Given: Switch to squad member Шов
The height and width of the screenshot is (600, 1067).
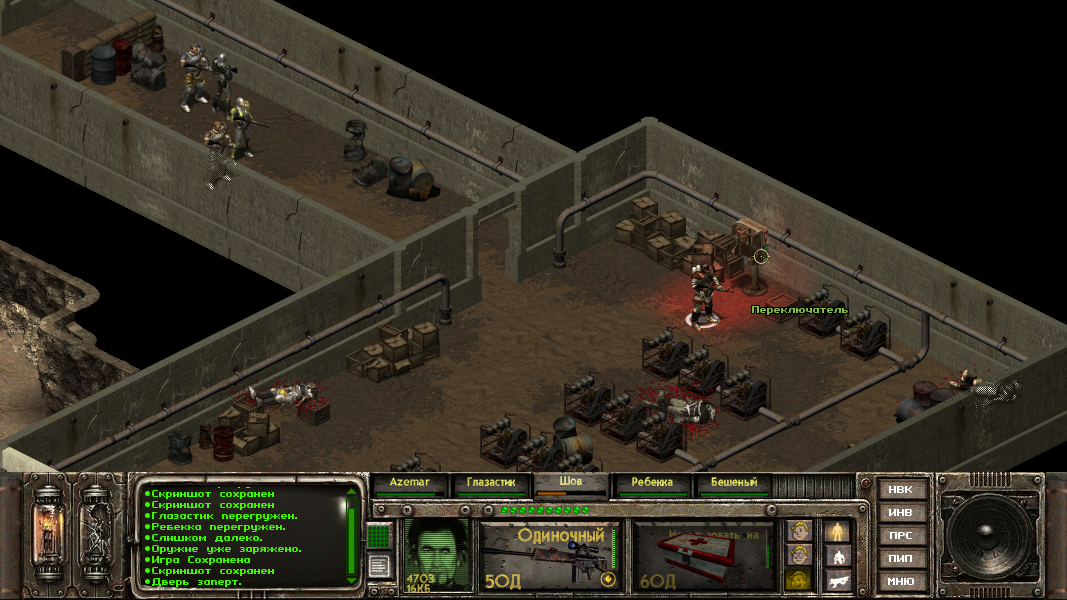Looking at the screenshot, I should tap(572, 482).
